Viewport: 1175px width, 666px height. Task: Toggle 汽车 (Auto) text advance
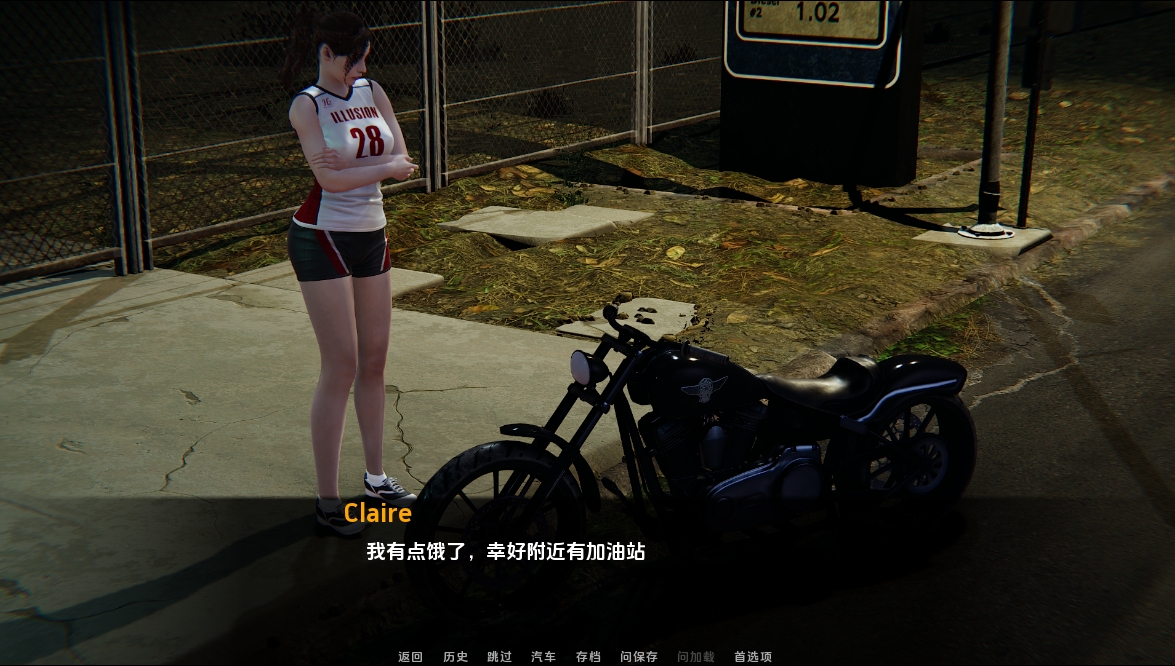[x=543, y=657]
